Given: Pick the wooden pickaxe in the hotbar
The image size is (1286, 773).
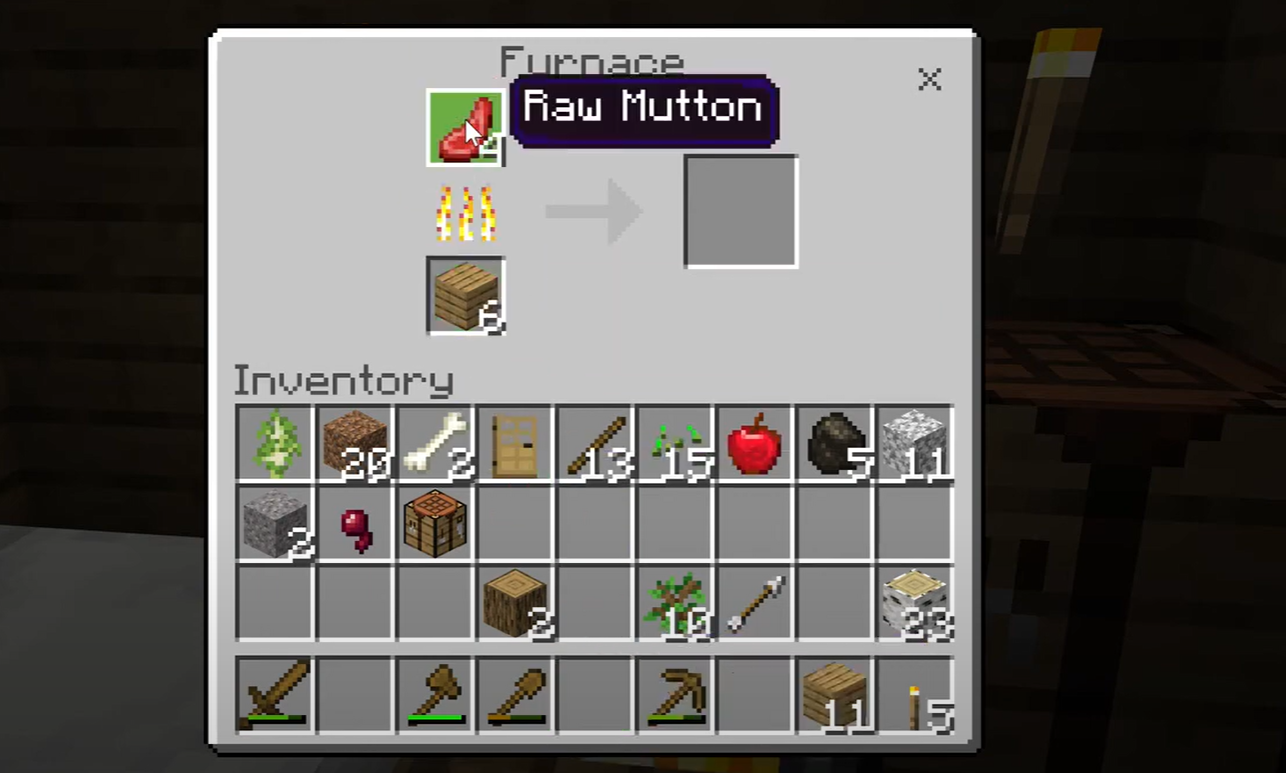Looking at the screenshot, I should tap(675, 692).
